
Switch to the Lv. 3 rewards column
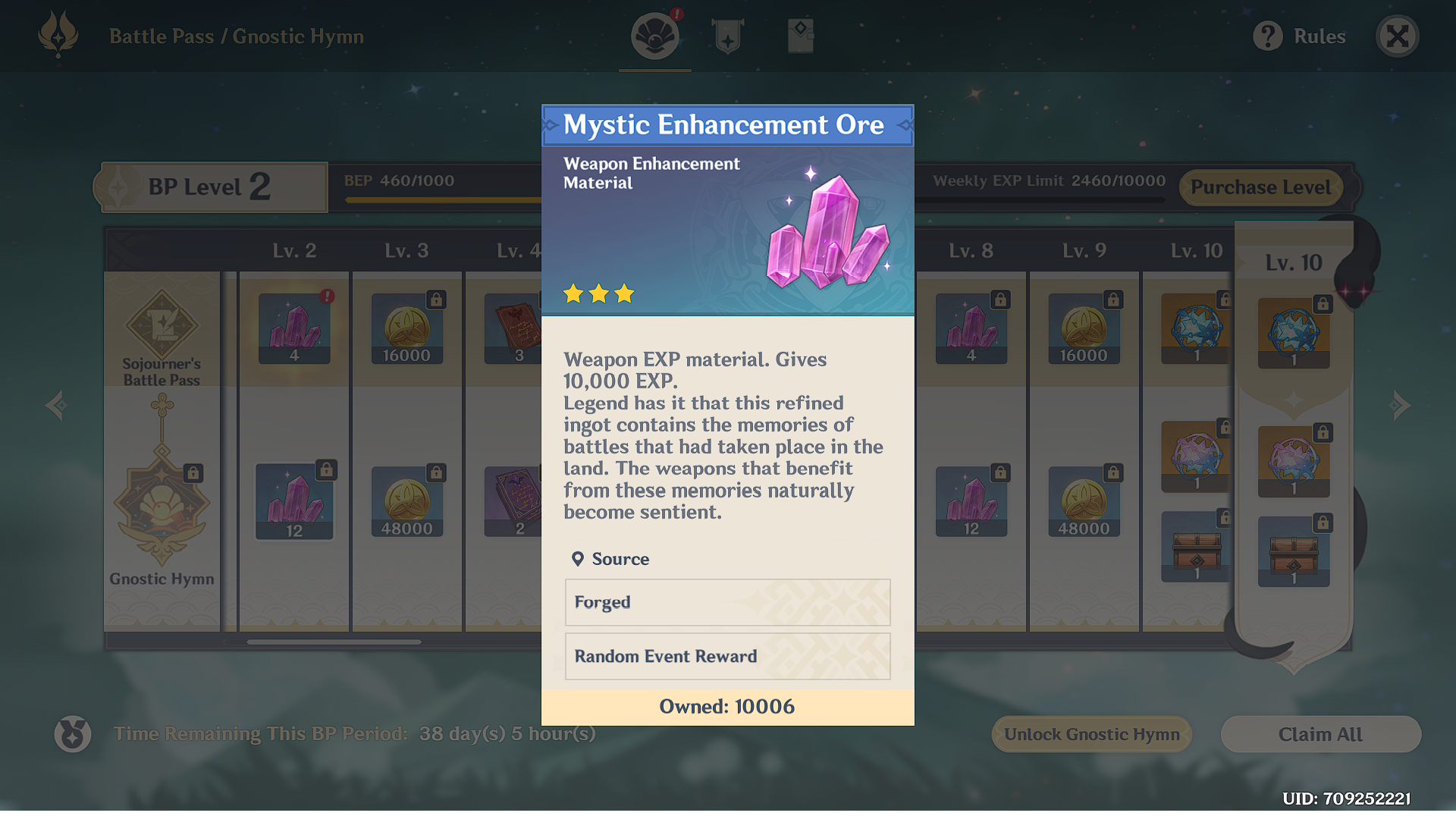[407, 250]
